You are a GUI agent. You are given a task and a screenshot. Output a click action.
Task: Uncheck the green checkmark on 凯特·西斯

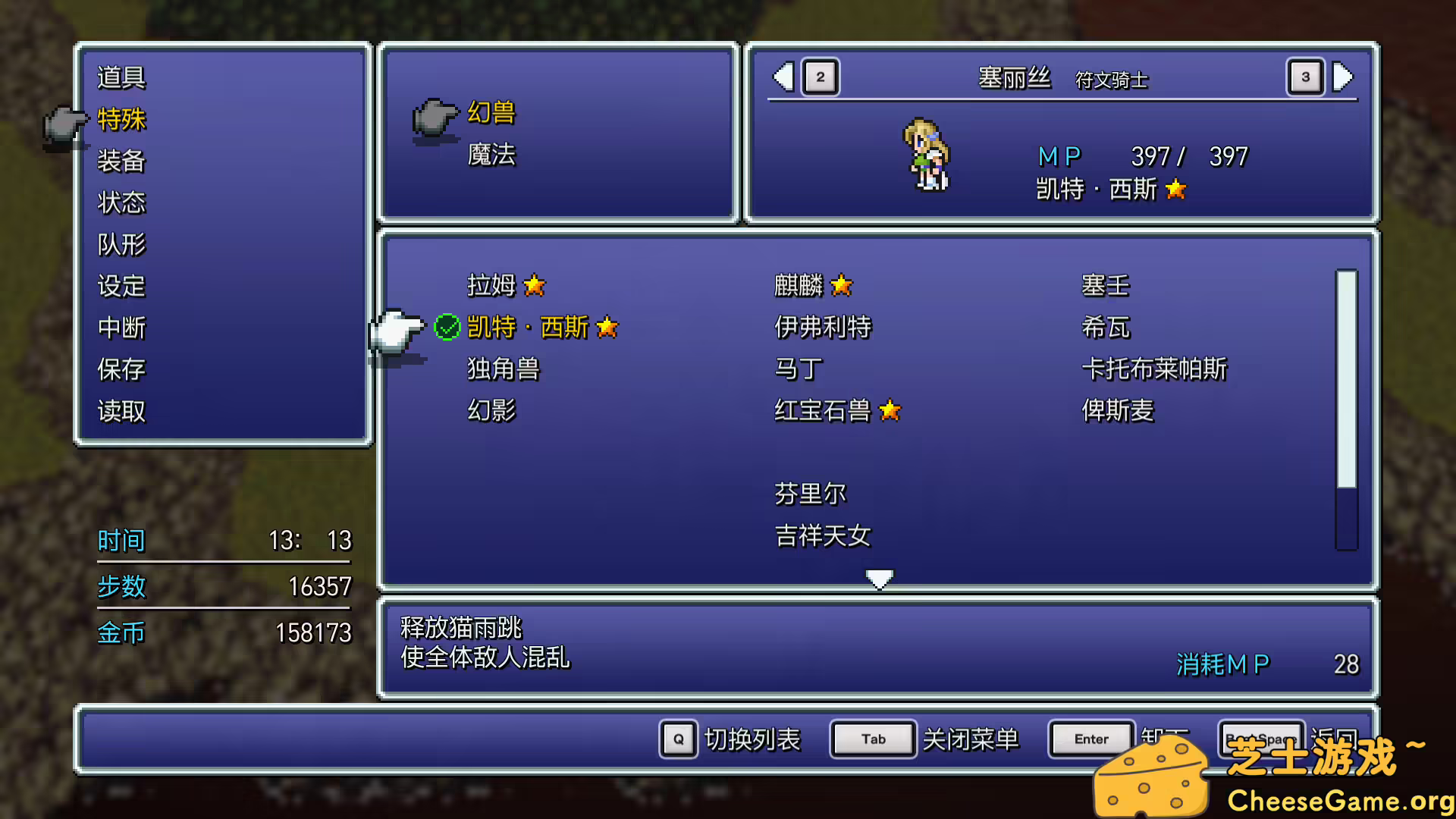(448, 327)
